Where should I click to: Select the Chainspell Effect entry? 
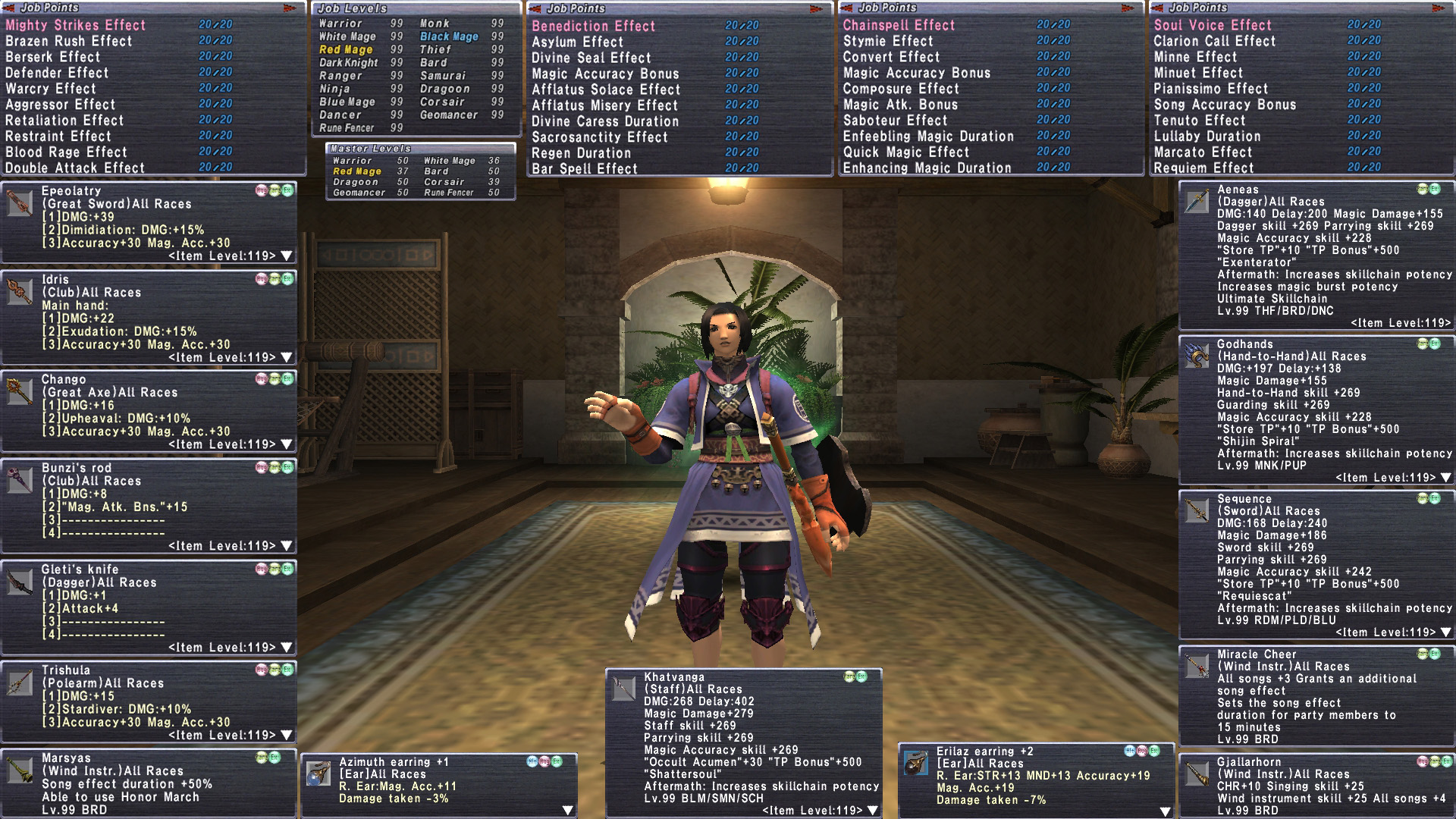[899, 25]
